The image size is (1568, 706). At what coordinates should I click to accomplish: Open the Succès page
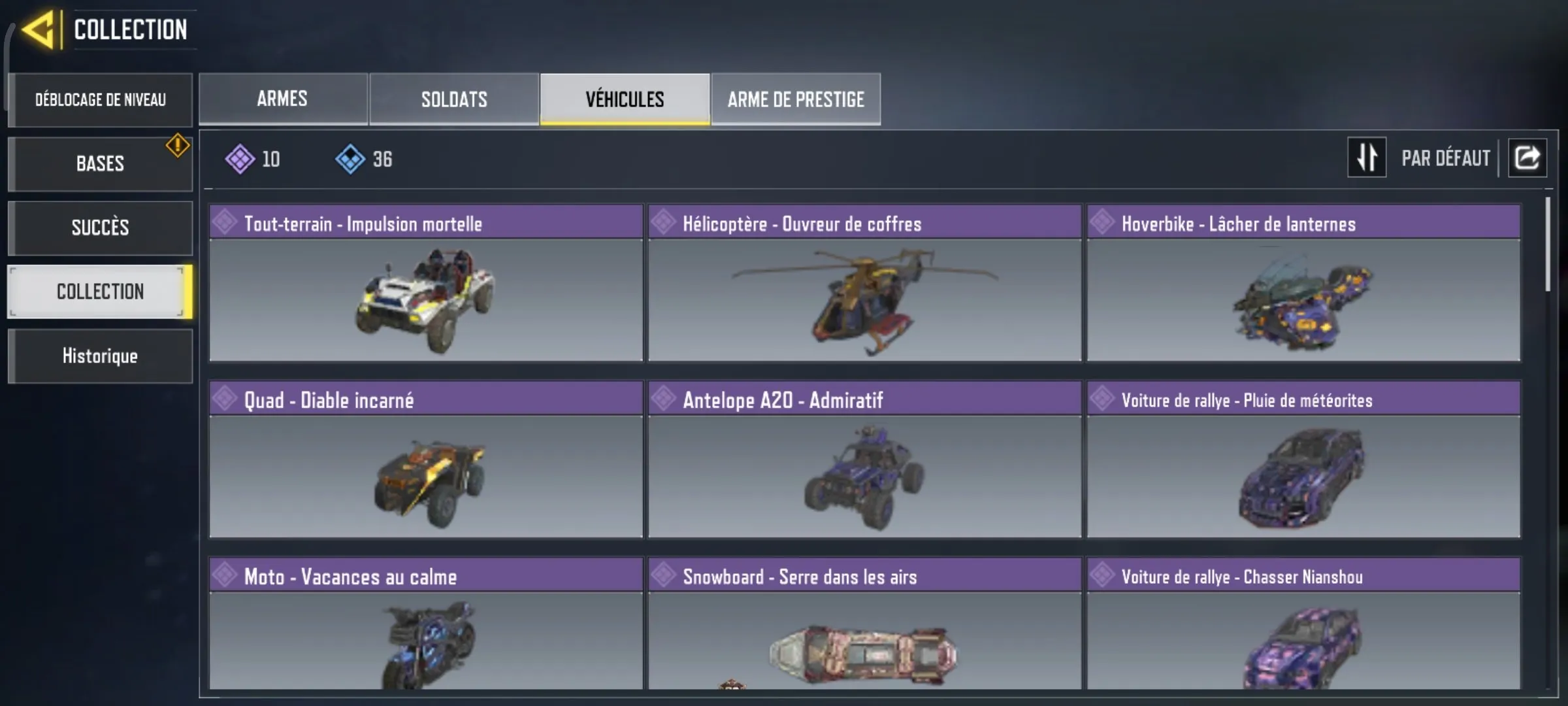click(x=100, y=227)
